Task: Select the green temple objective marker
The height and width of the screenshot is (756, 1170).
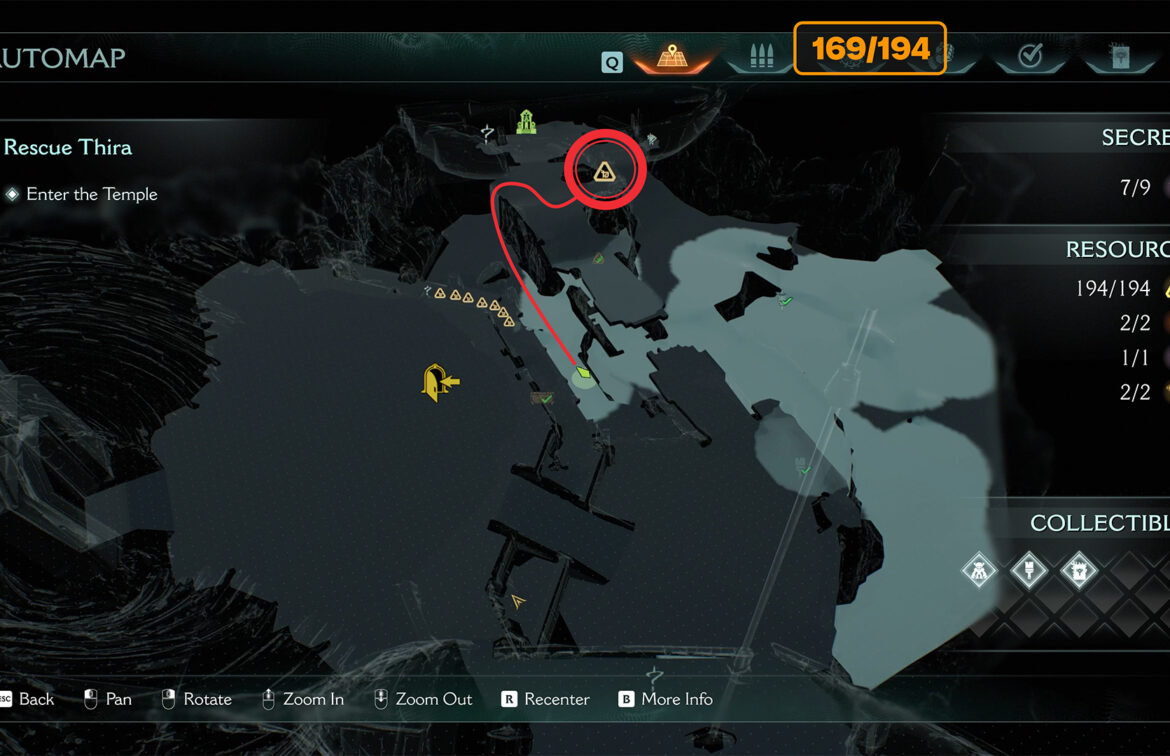Action: coord(526,123)
